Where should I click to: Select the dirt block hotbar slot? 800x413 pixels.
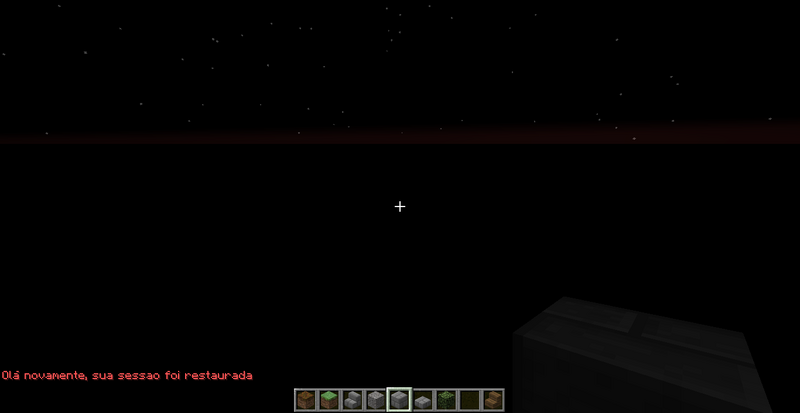[x=306, y=400]
